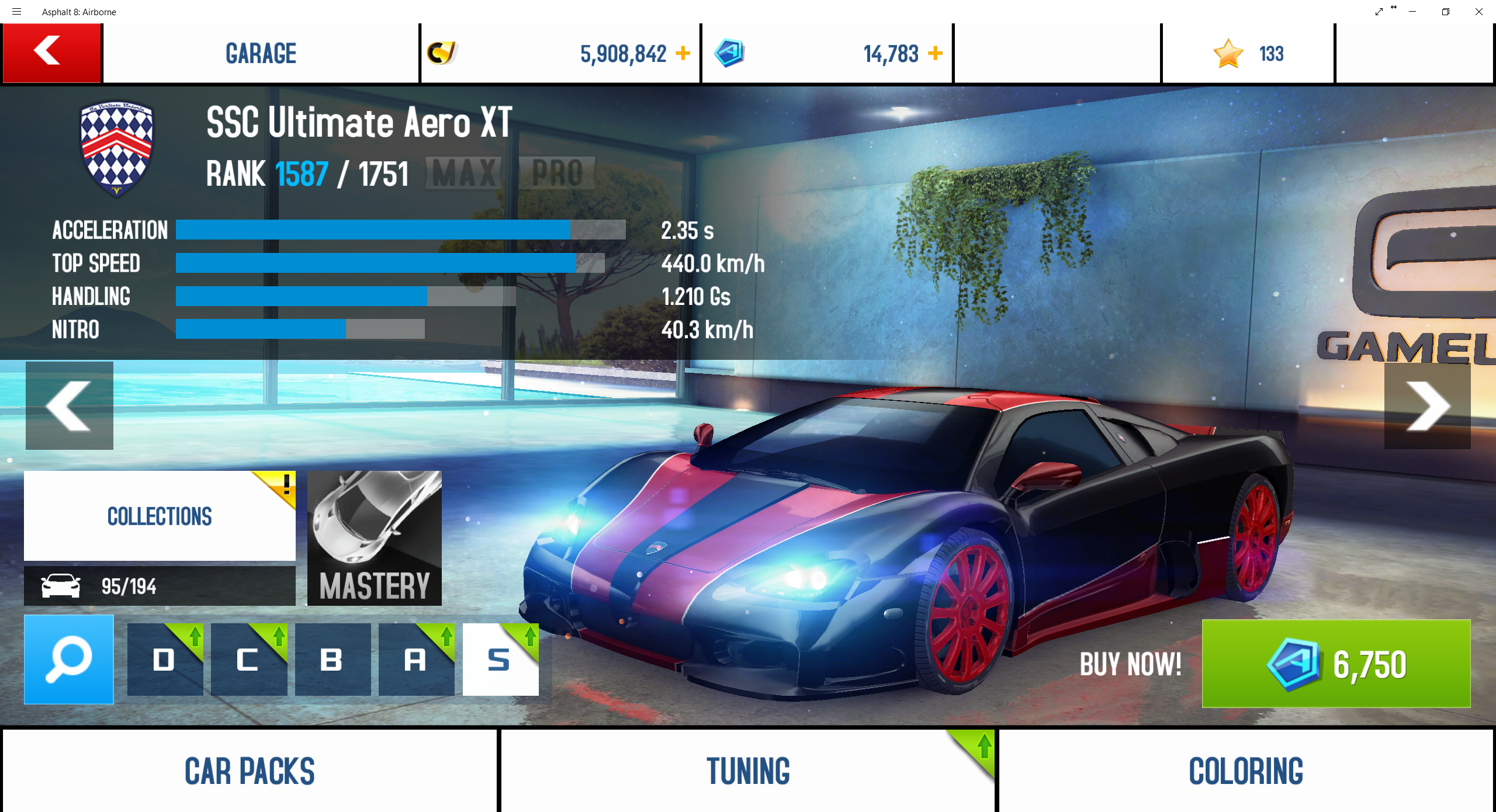Switch to class A cars
The width and height of the screenshot is (1496, 812).
tap(416, 659)
